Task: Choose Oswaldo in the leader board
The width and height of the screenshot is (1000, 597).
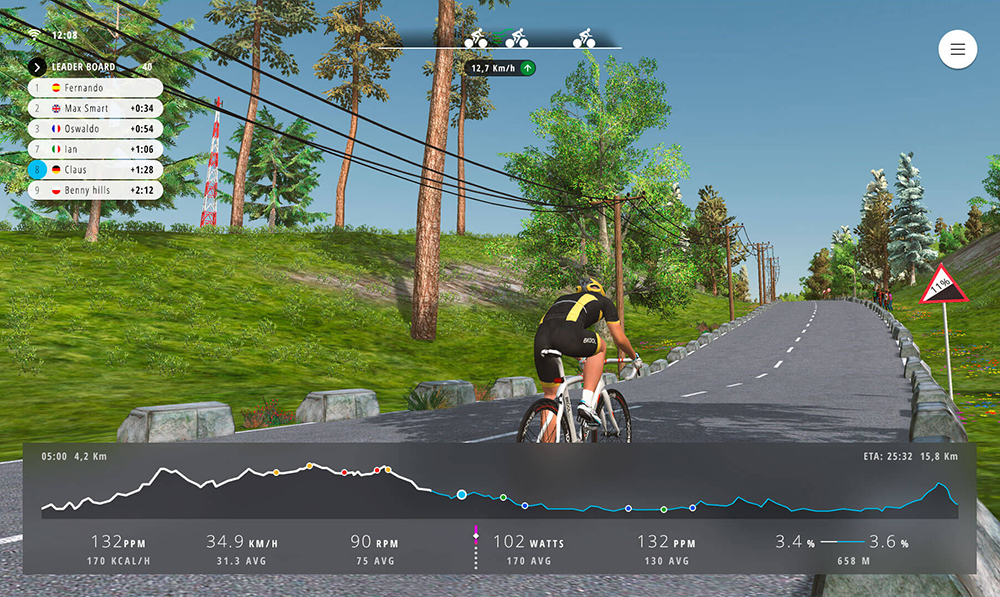Action: coord(95,129)
